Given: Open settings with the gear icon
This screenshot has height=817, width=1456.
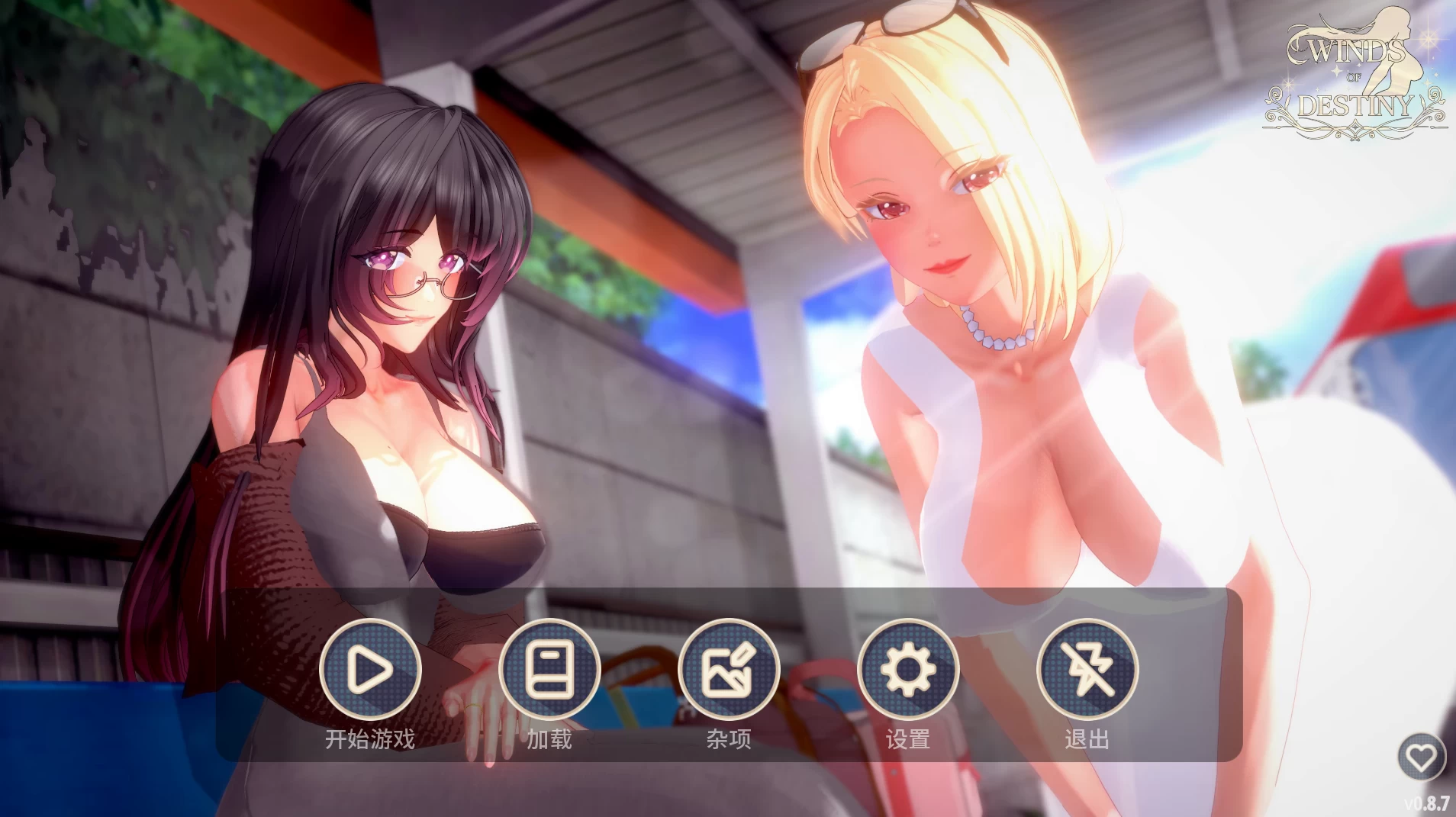Looking at the screenshot, I should point(907,670).
